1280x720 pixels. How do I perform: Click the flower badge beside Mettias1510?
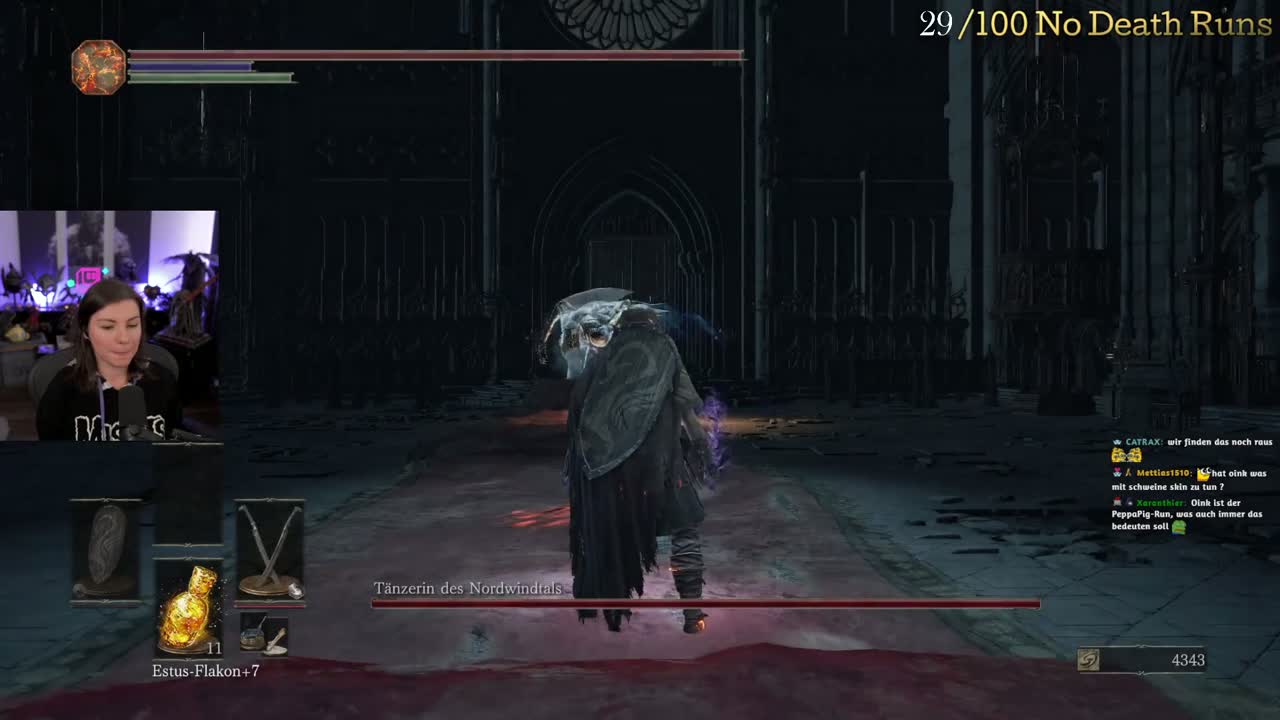coord(1117,471)
